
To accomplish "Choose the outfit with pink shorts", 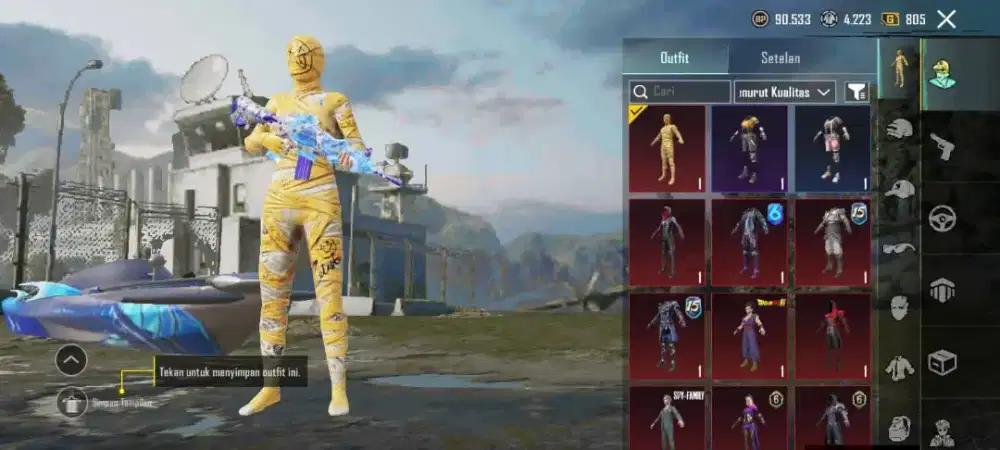I will point(832,148).
